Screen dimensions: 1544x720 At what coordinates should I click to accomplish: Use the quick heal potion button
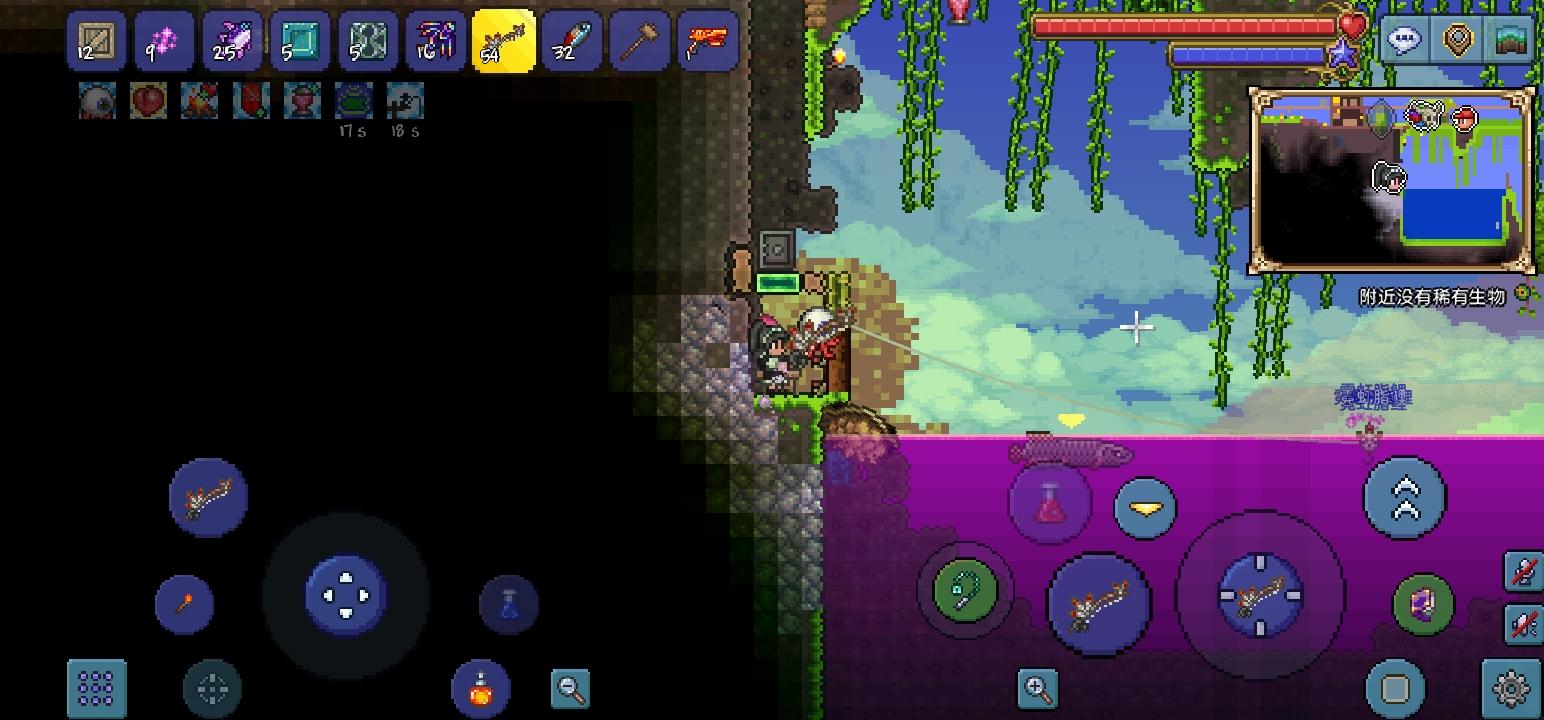click(1051, 504)
